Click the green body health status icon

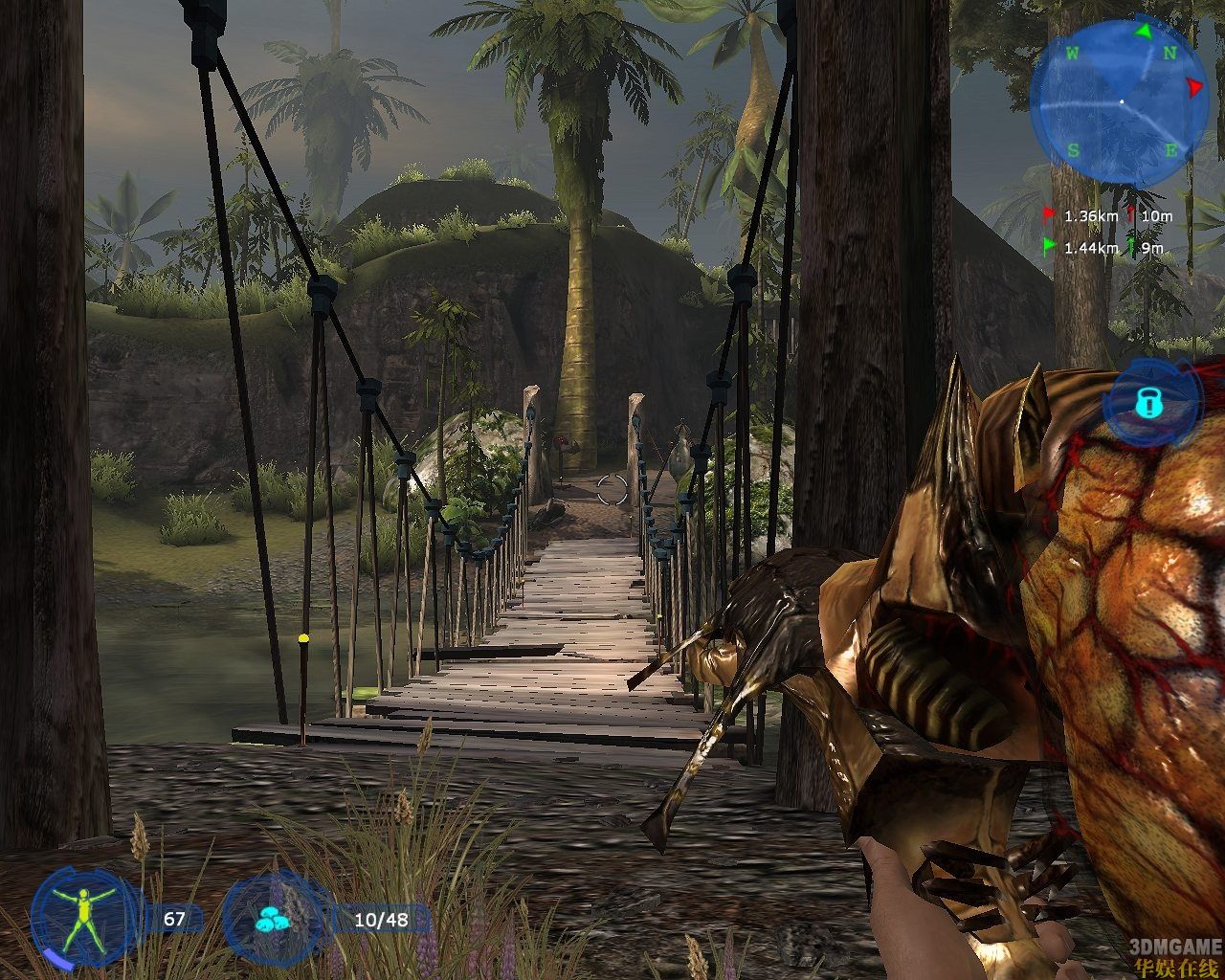click(84, 919)
